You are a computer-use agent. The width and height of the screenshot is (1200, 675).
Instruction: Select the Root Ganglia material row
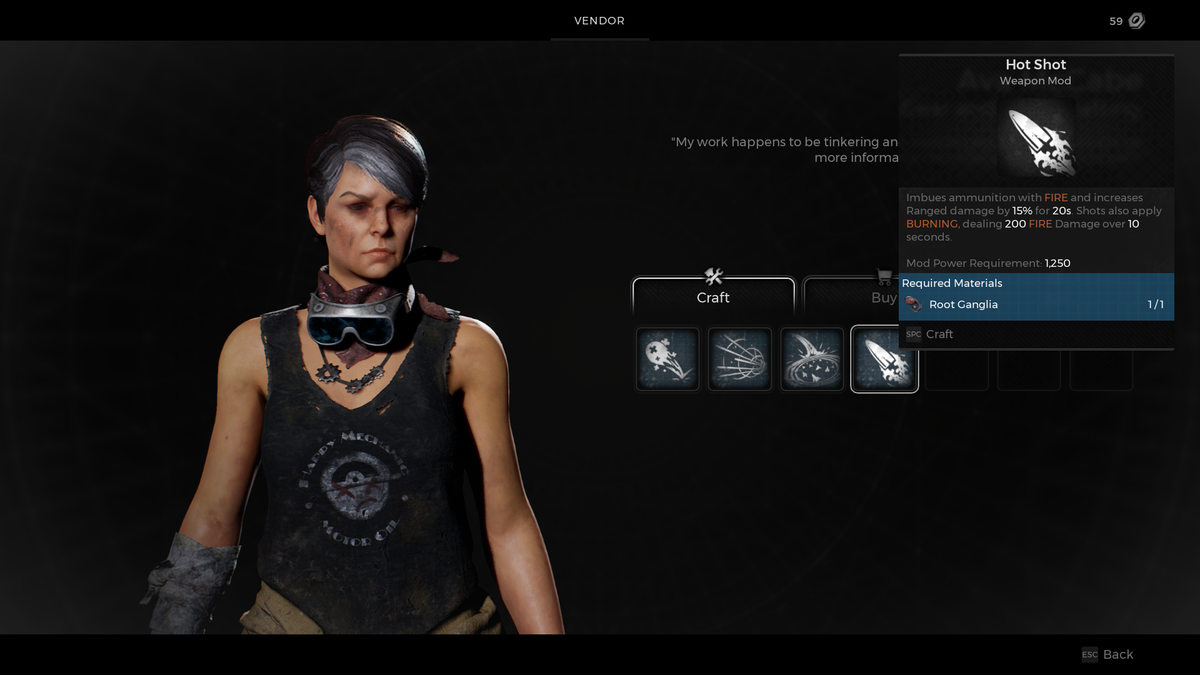1036,304
